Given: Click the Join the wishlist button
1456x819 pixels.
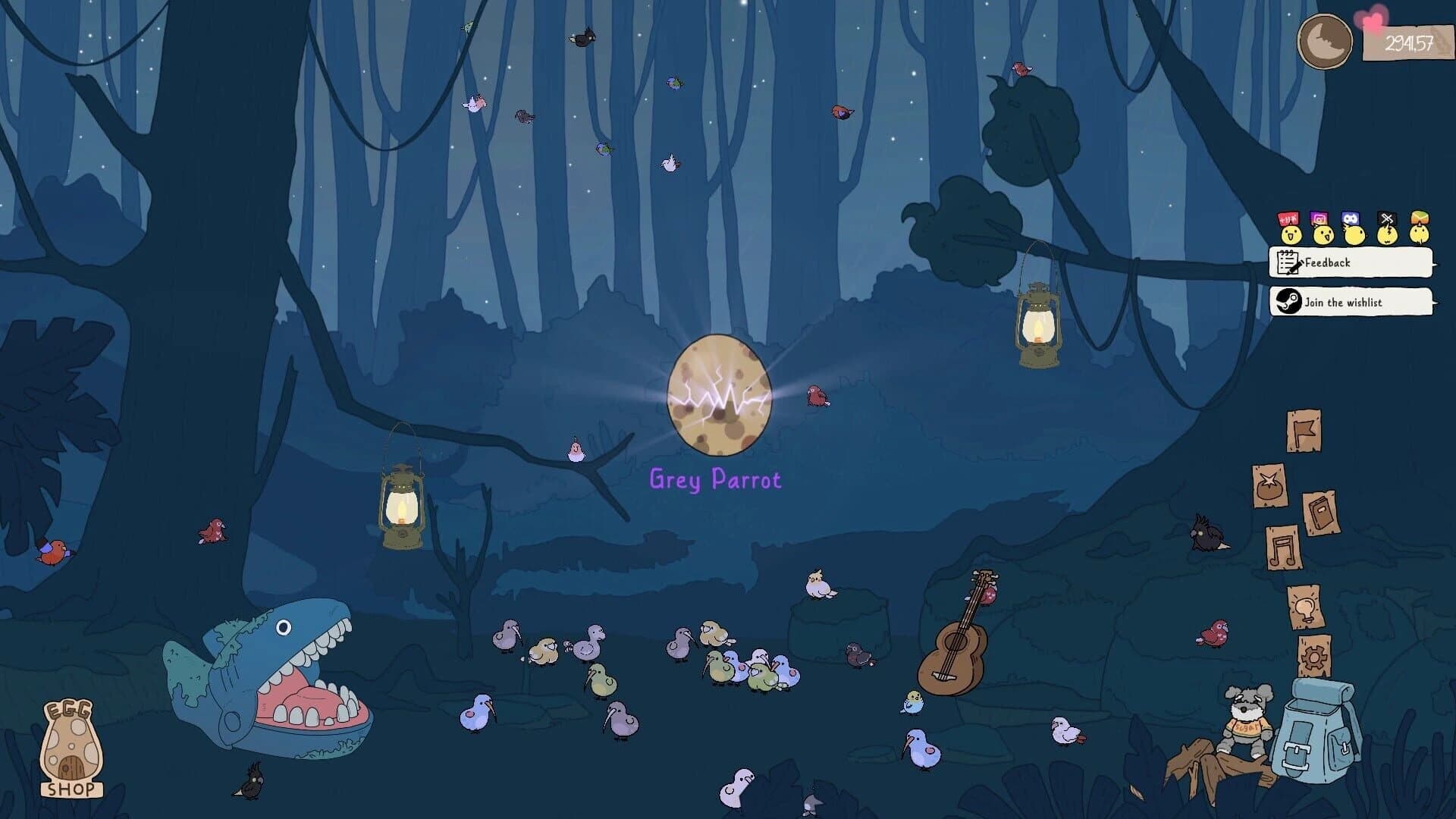Looking at the screenshot, I should pos(1348,302).
